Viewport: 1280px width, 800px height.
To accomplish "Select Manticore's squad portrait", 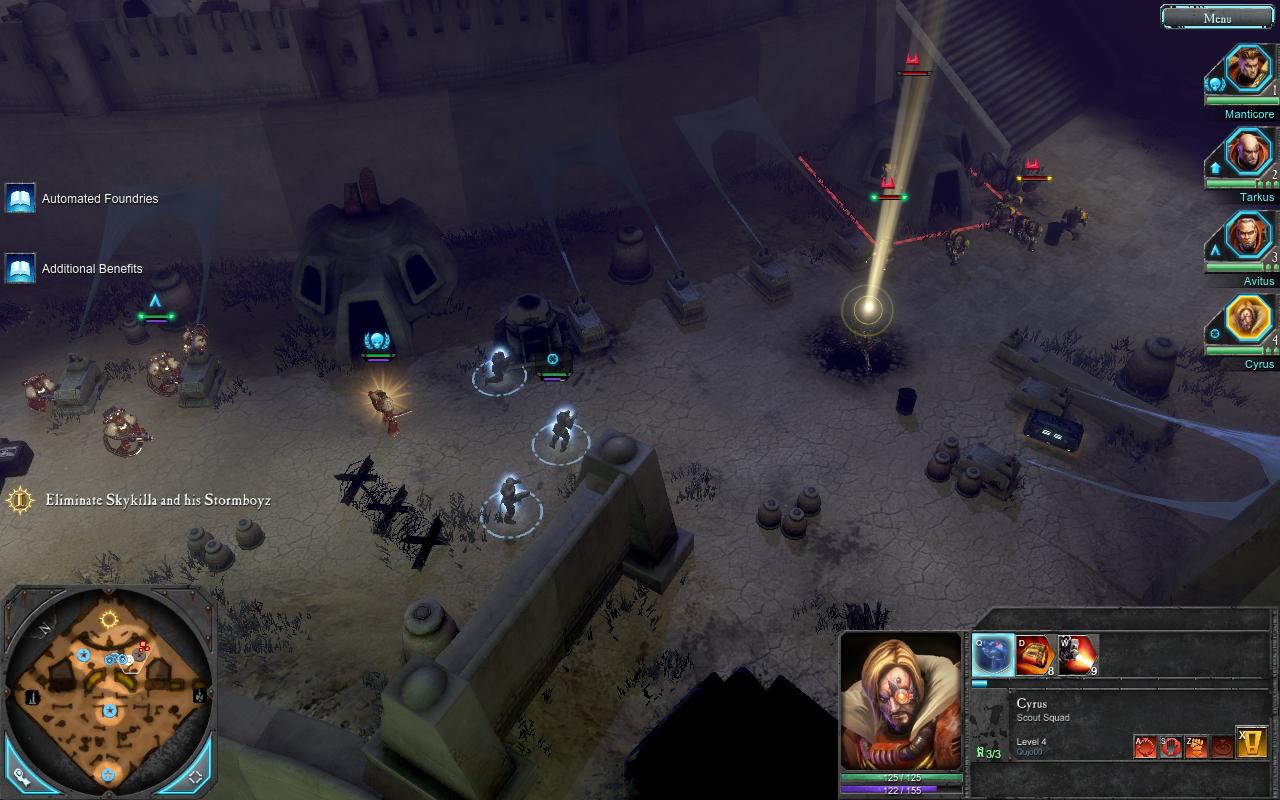I will pos(1248,70).
